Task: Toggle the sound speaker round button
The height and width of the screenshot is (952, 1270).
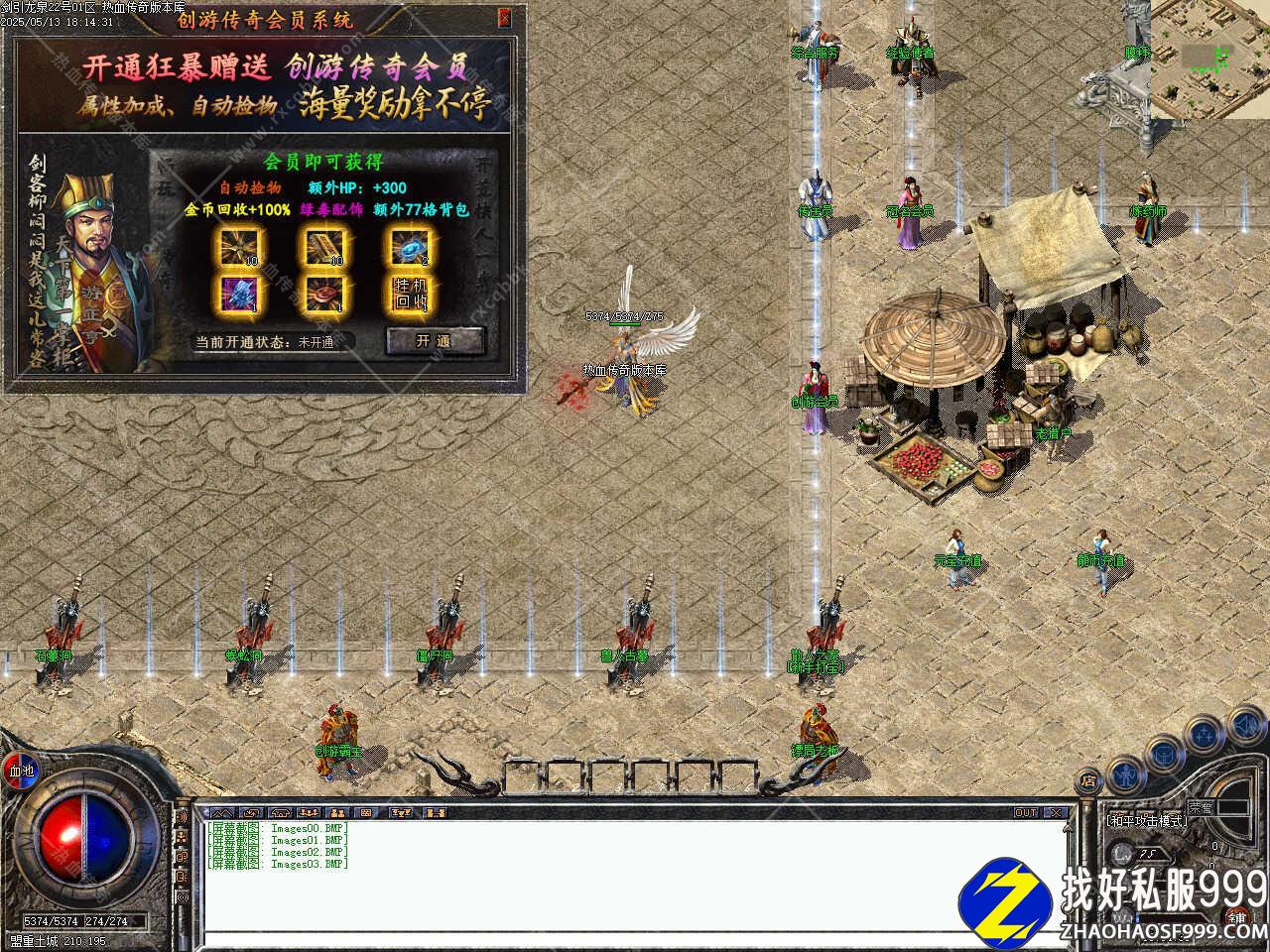Action: (x=1246, y=725)
